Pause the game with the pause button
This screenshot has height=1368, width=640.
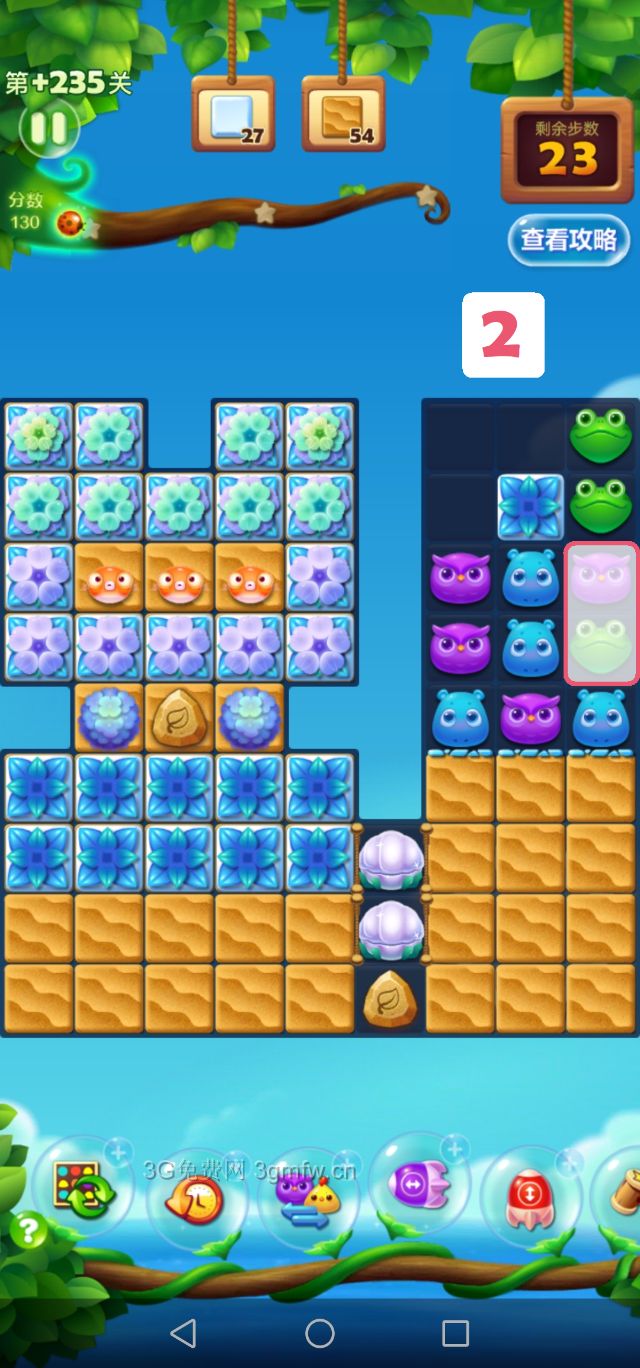[46, 128]
